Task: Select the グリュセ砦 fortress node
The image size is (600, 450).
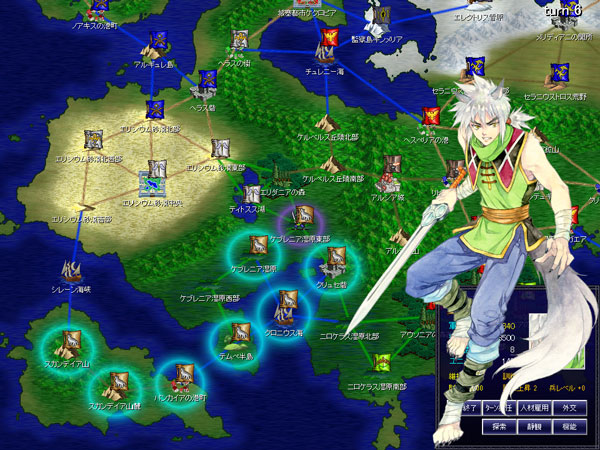Action: (x=334, y=260)
